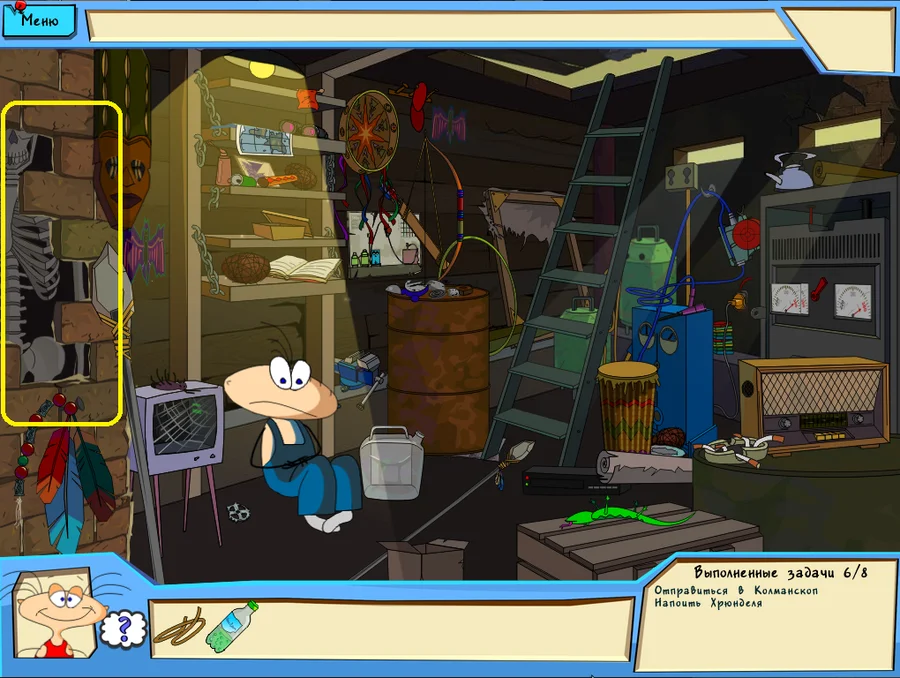Open the Меню button
Image resolution: width=900 pixels, height=678 pixels.
coord(38,18)
